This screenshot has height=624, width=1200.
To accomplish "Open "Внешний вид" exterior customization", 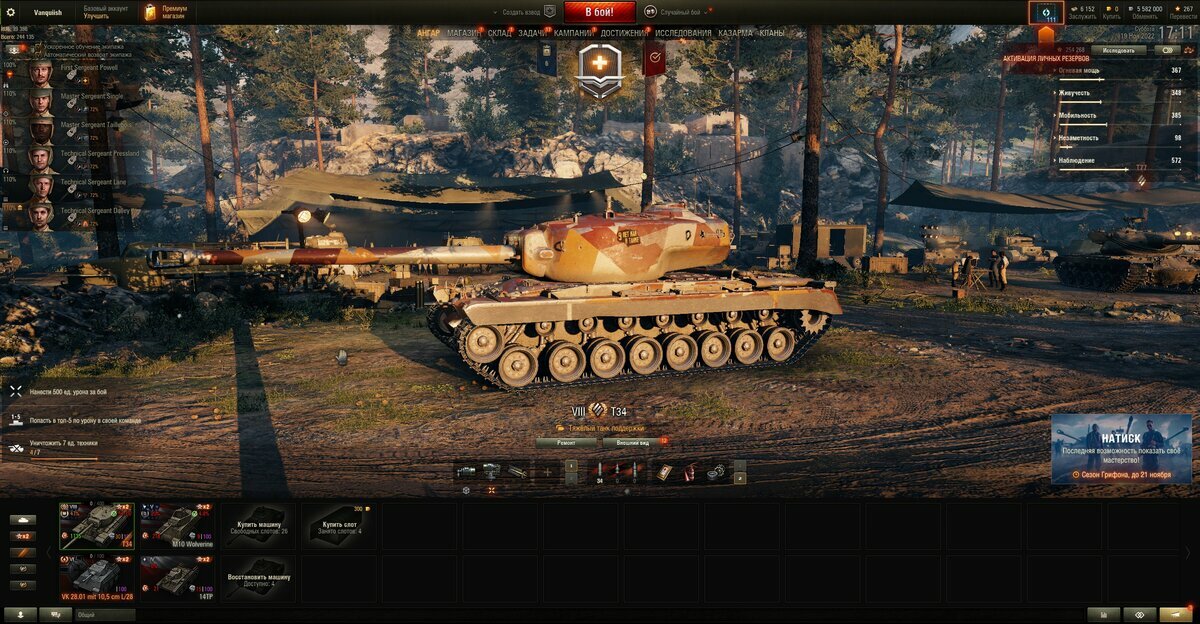I will click(x=634, y=441).
